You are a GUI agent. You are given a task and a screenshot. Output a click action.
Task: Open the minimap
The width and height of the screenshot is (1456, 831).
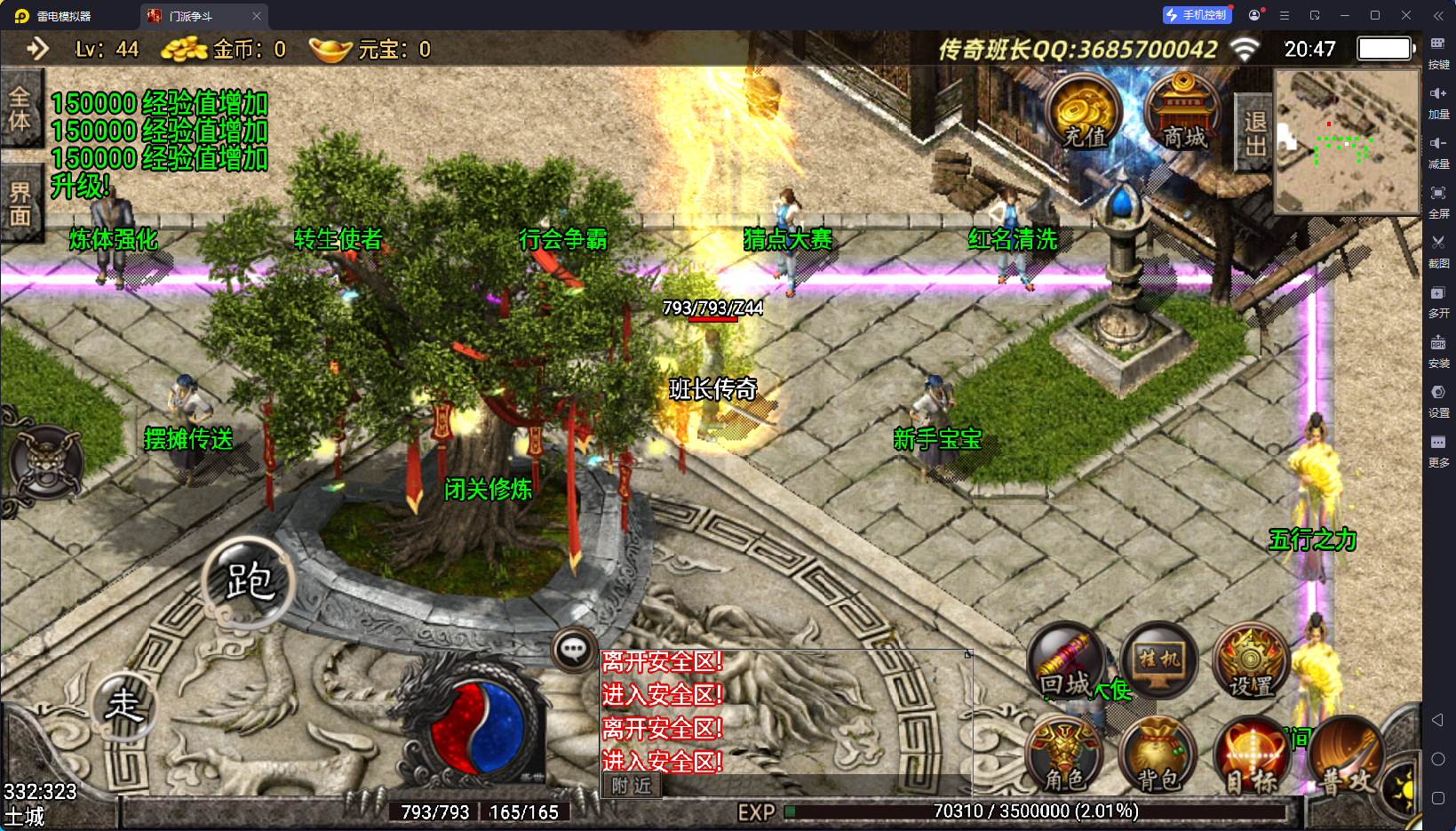[1347, 141]
